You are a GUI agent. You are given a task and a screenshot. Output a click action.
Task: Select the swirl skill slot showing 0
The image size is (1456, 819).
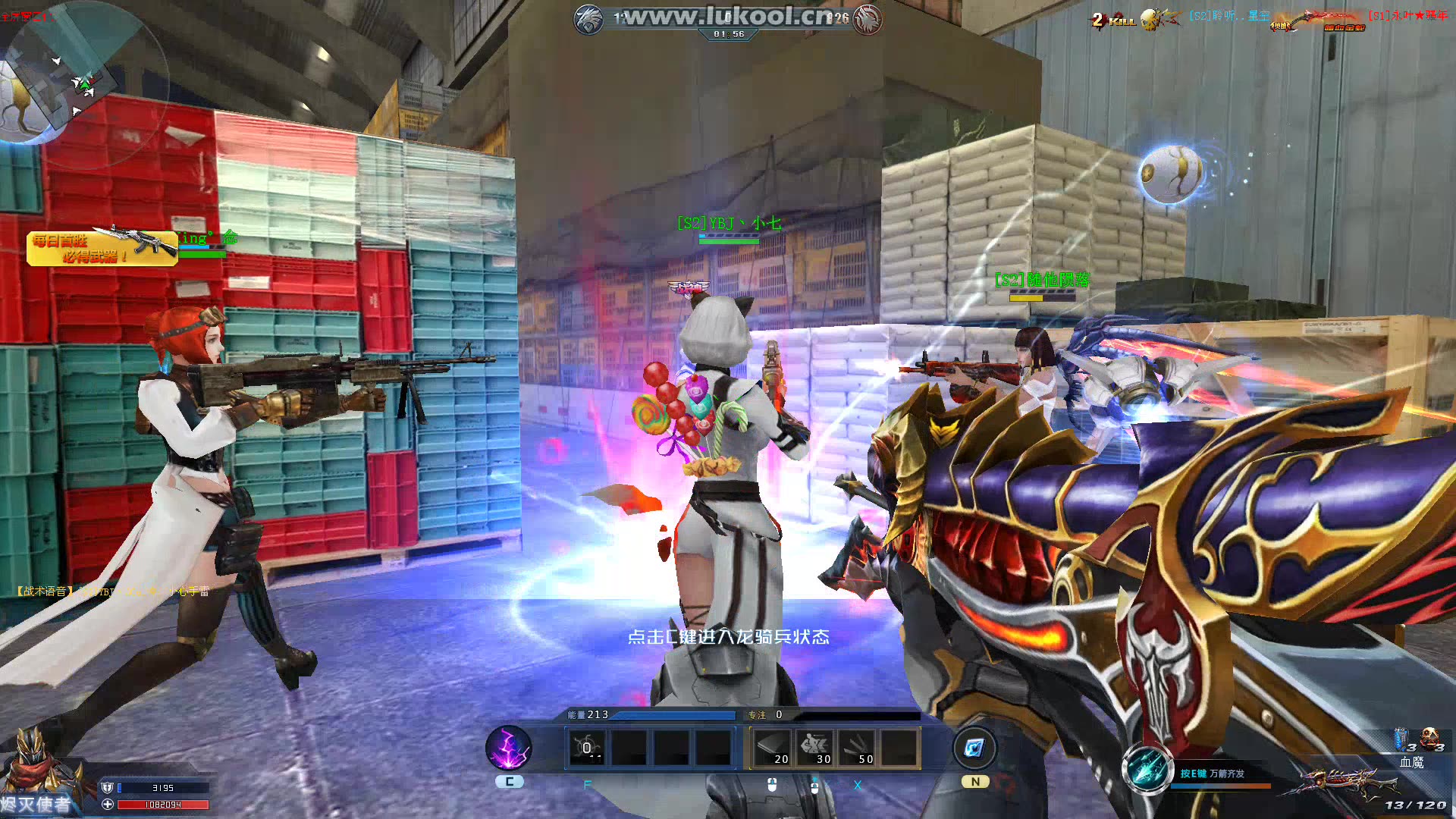coord(587,748)
